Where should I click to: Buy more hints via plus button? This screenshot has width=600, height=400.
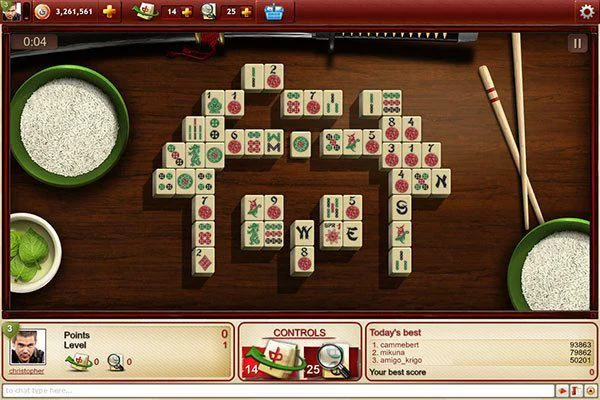coord(245,11)
